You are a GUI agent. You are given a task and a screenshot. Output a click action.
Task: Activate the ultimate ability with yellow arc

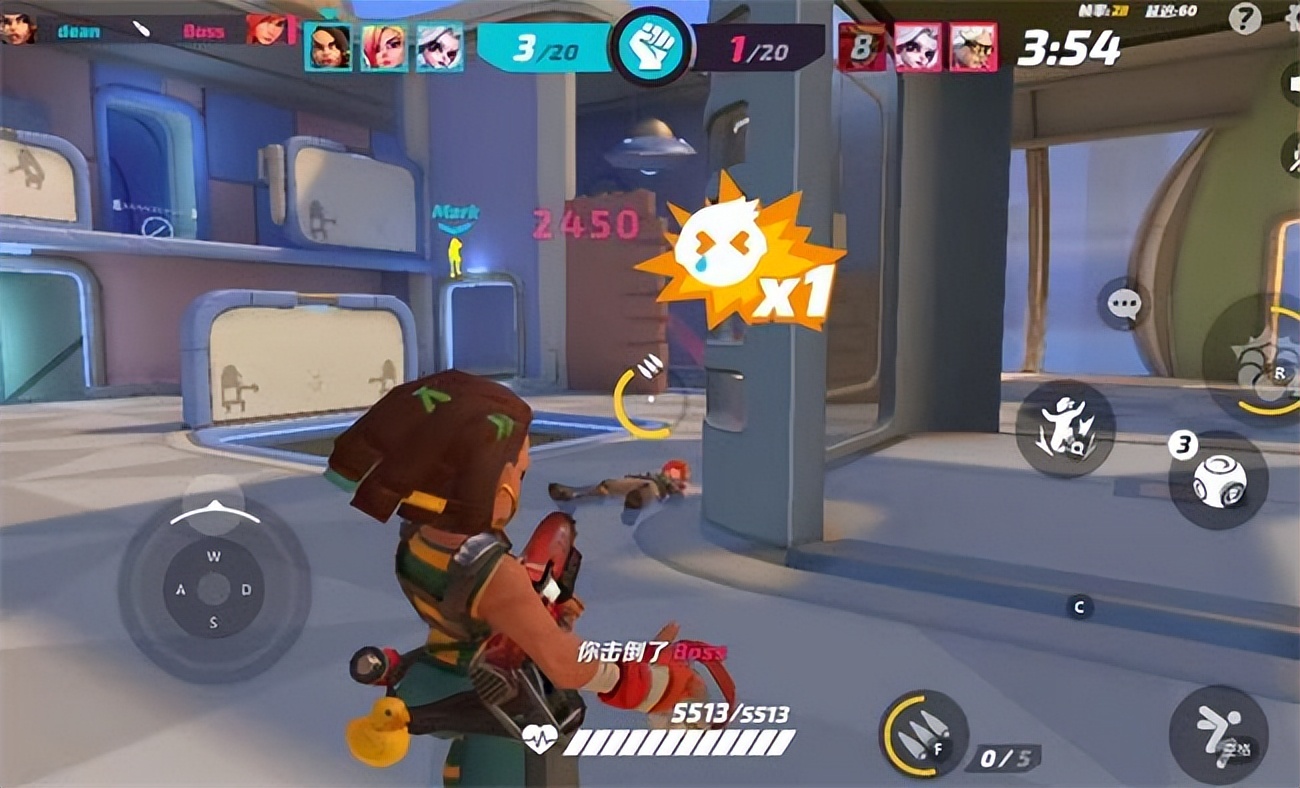pyautogui.click(x=1262, y=360)
